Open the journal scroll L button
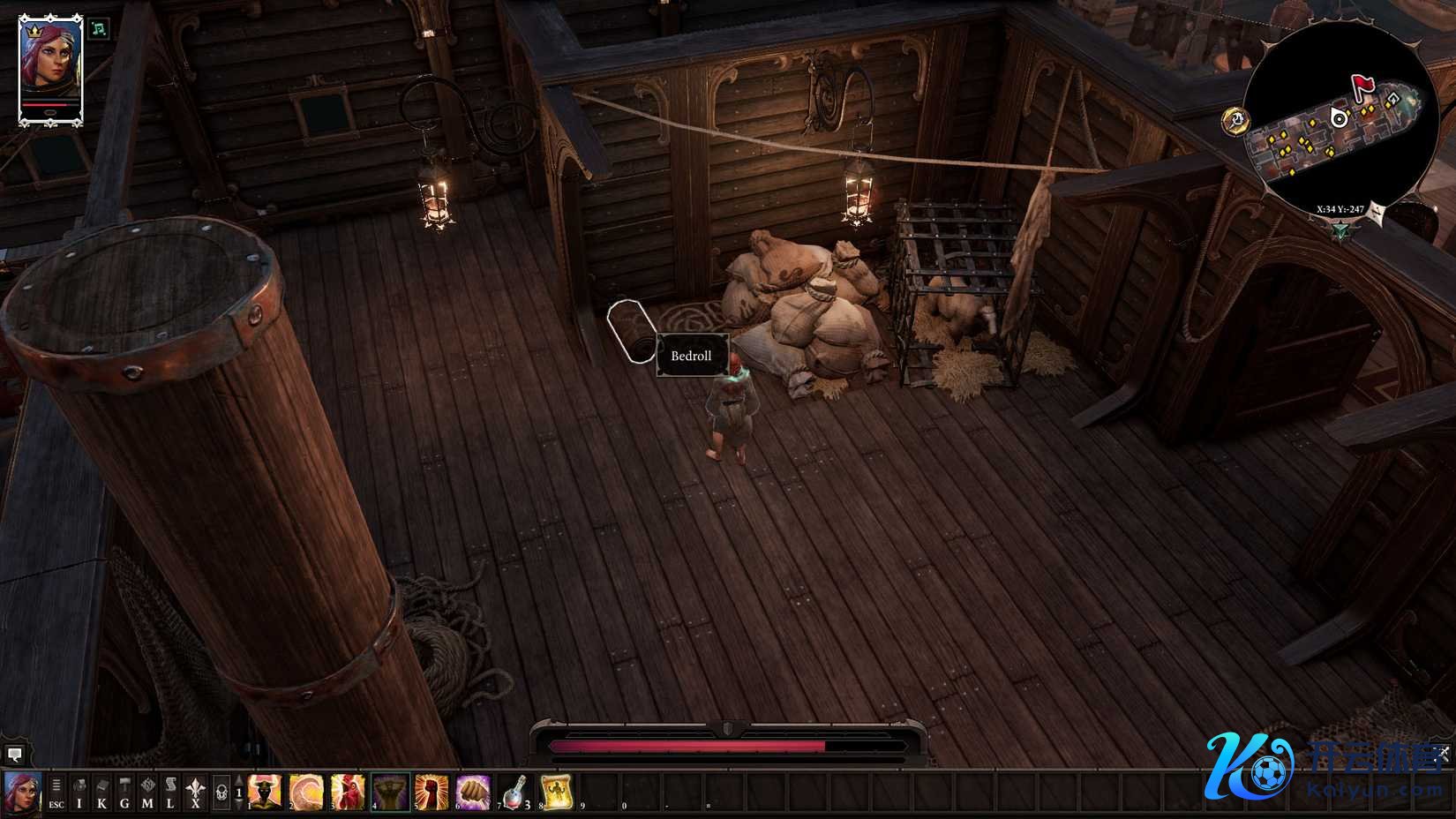Screen dimensions: 1456x819 171,792
